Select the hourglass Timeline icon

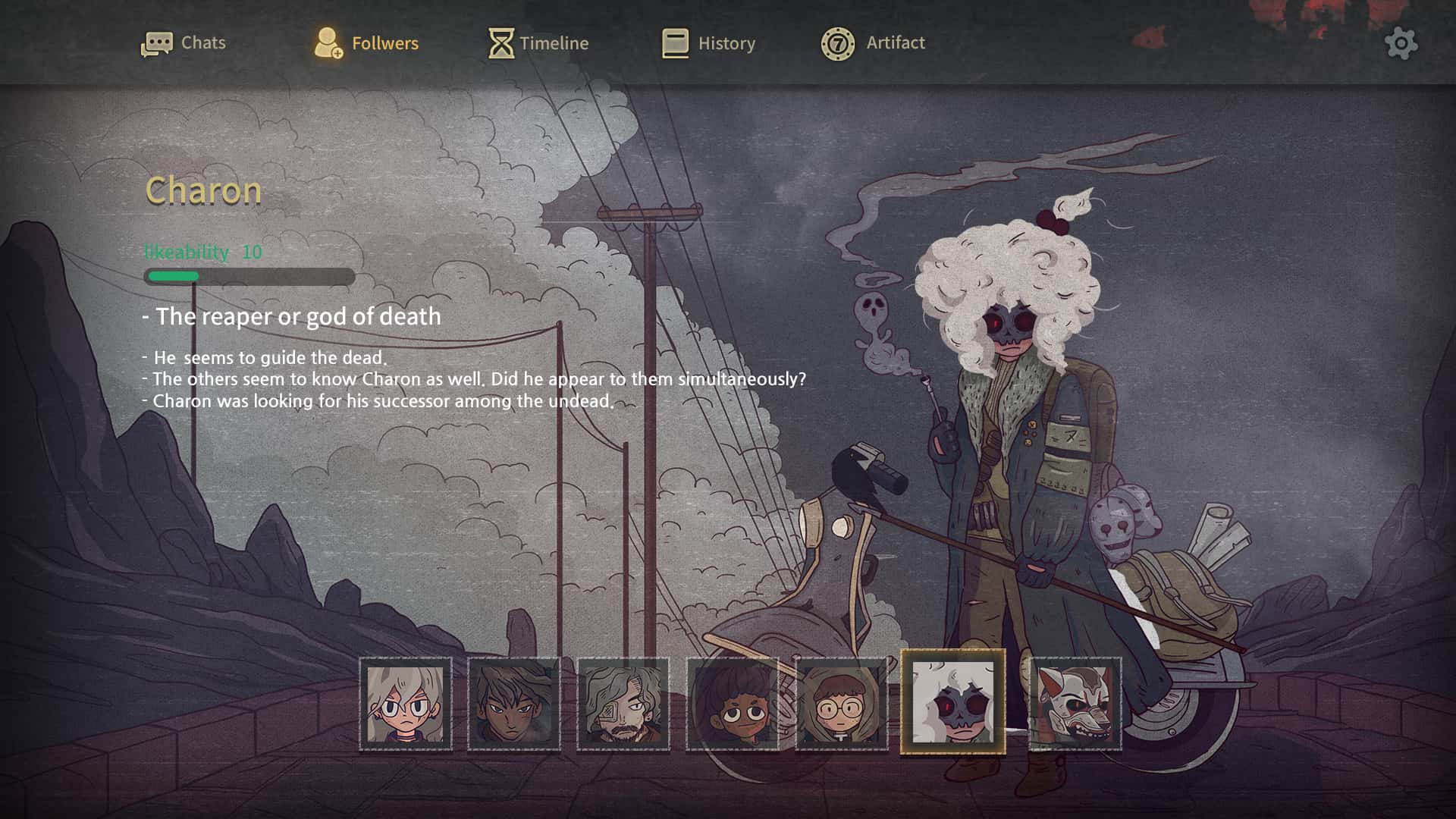click(x=500, y=42)
